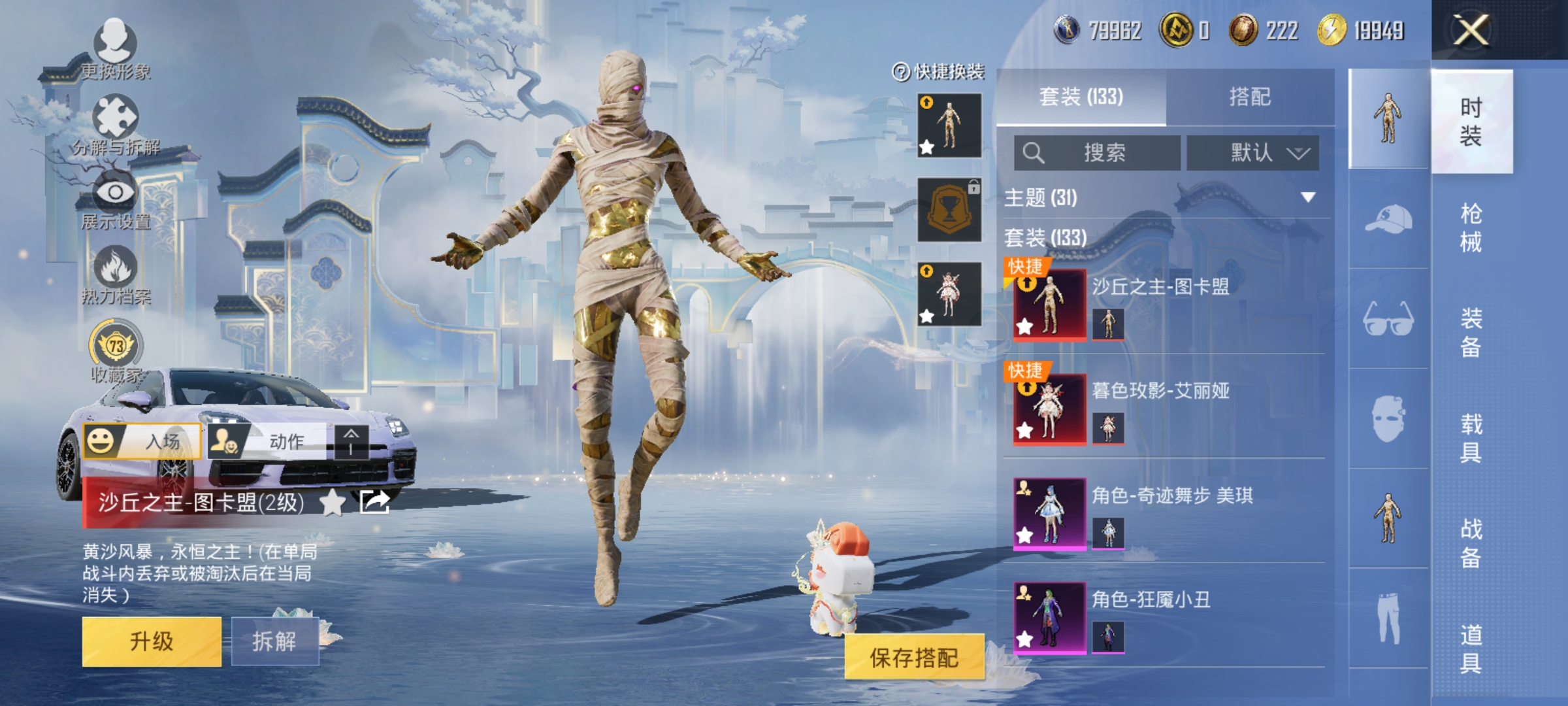Open 展示设置 display settings

[116, 199]
